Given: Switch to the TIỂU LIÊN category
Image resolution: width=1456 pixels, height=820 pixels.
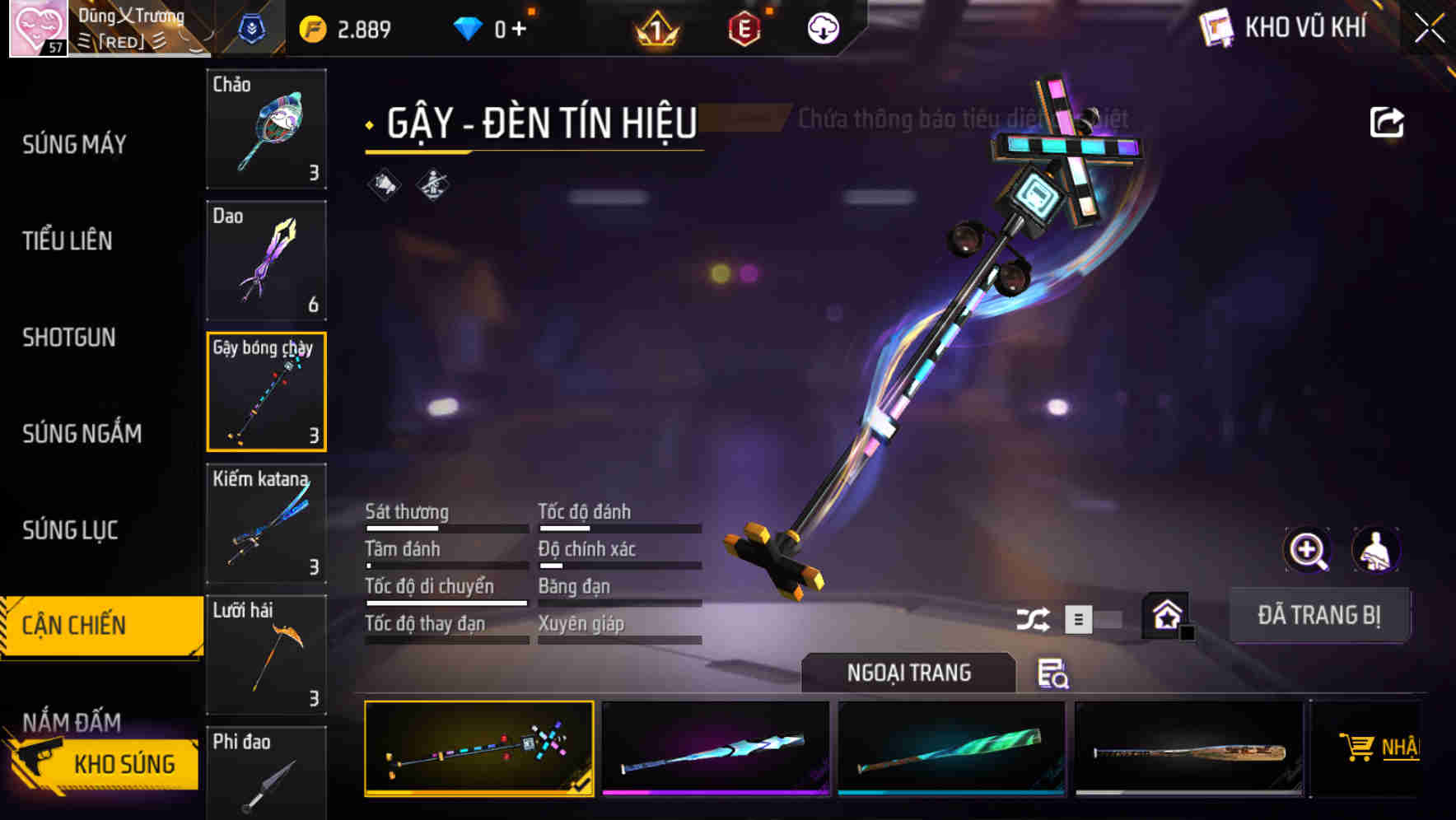Looking at the screenshot, I should (x=68, y=241).
